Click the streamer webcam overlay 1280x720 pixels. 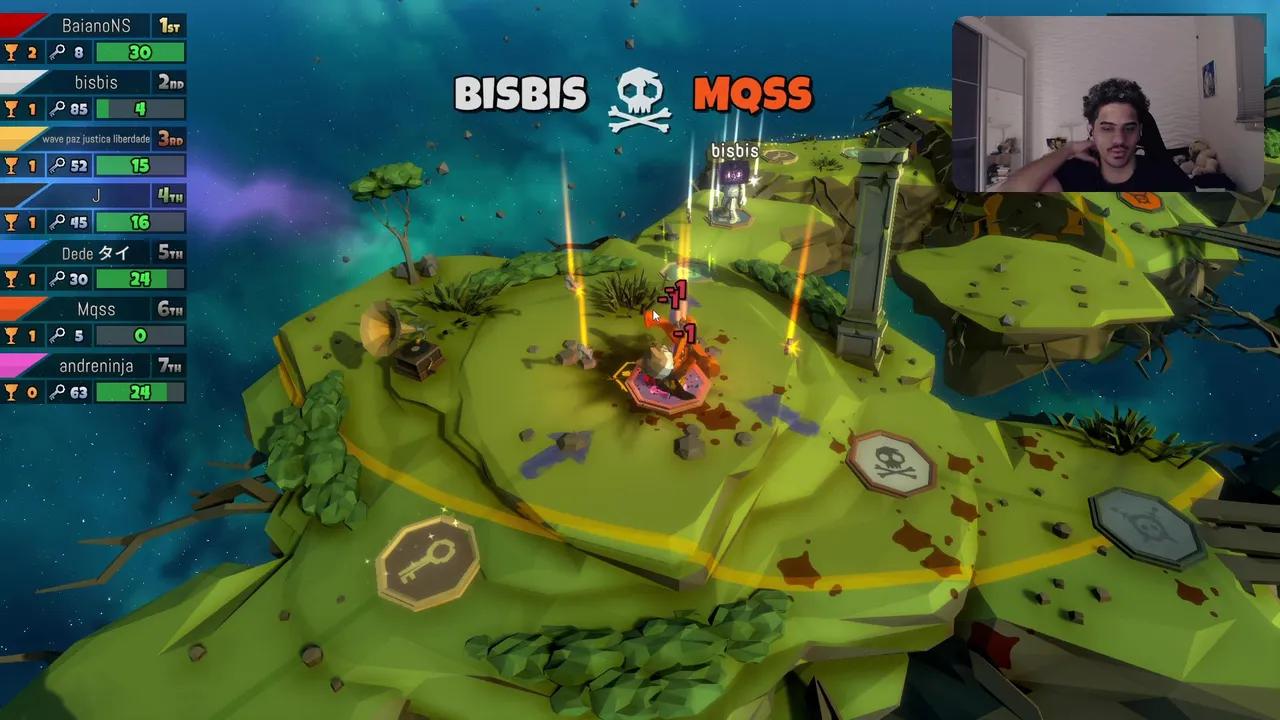(1108, 104)
